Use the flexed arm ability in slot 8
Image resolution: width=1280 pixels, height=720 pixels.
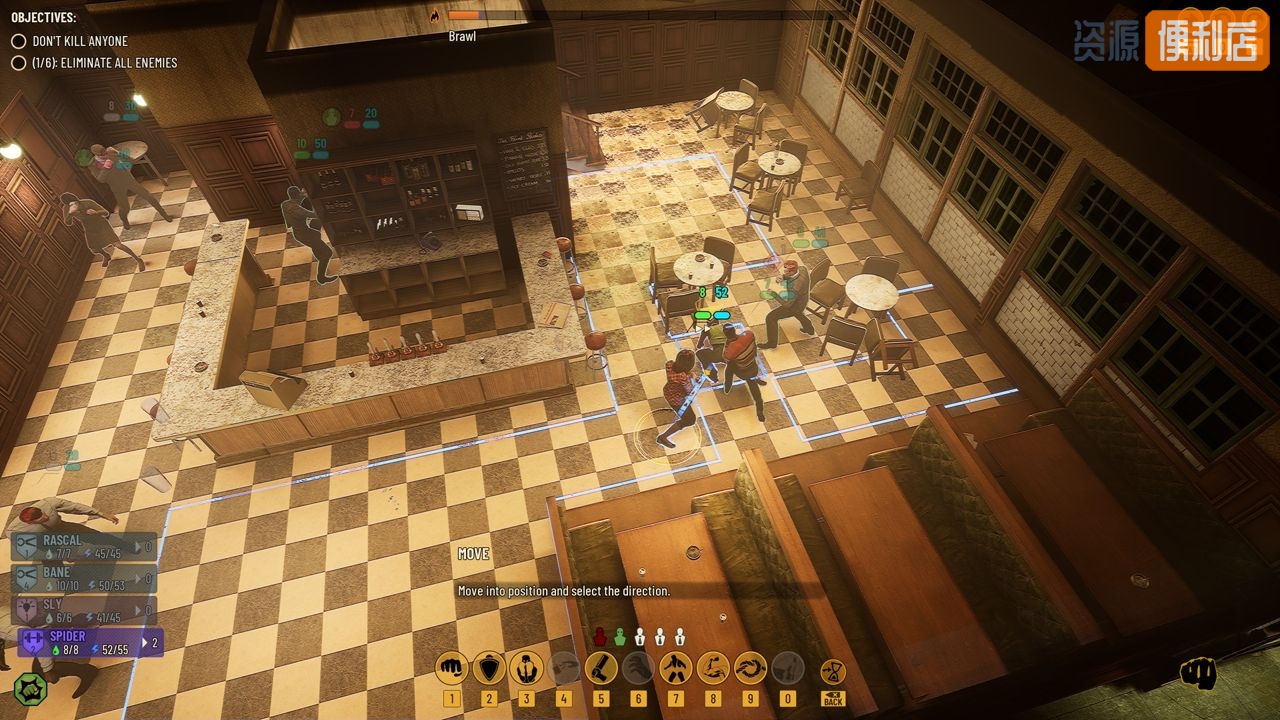pyautogui.click(x=713, y=667)
